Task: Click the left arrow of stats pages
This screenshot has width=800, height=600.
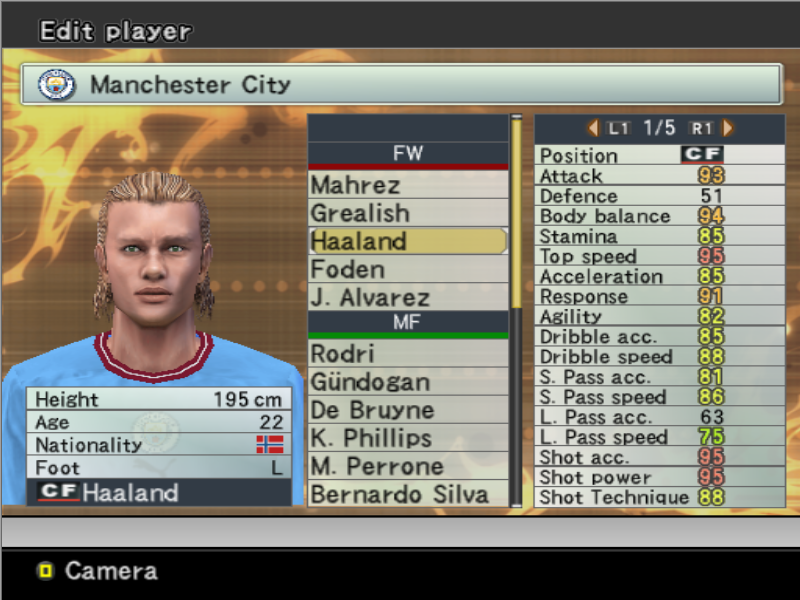Action: coord(593,128)
